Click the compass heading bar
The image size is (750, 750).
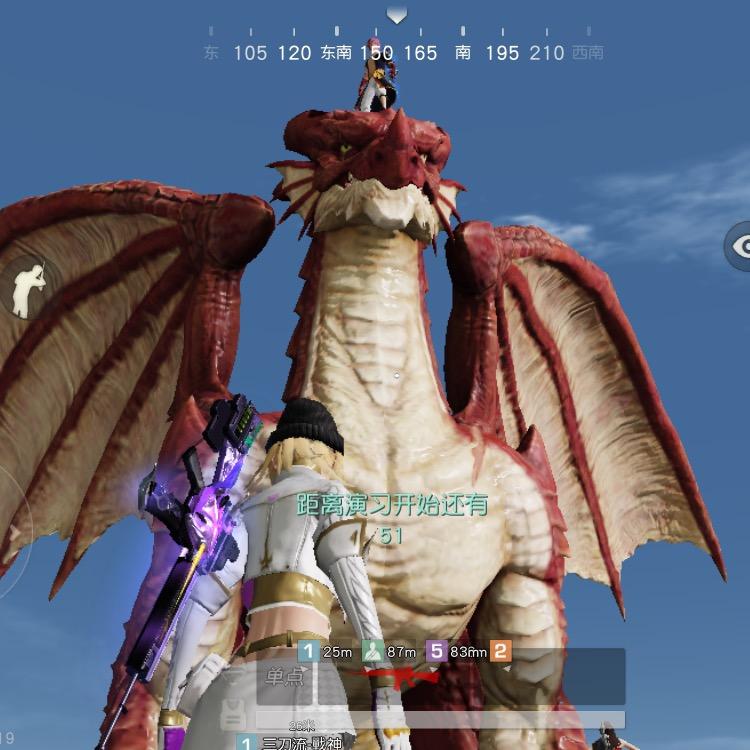(x=397, y=51)
